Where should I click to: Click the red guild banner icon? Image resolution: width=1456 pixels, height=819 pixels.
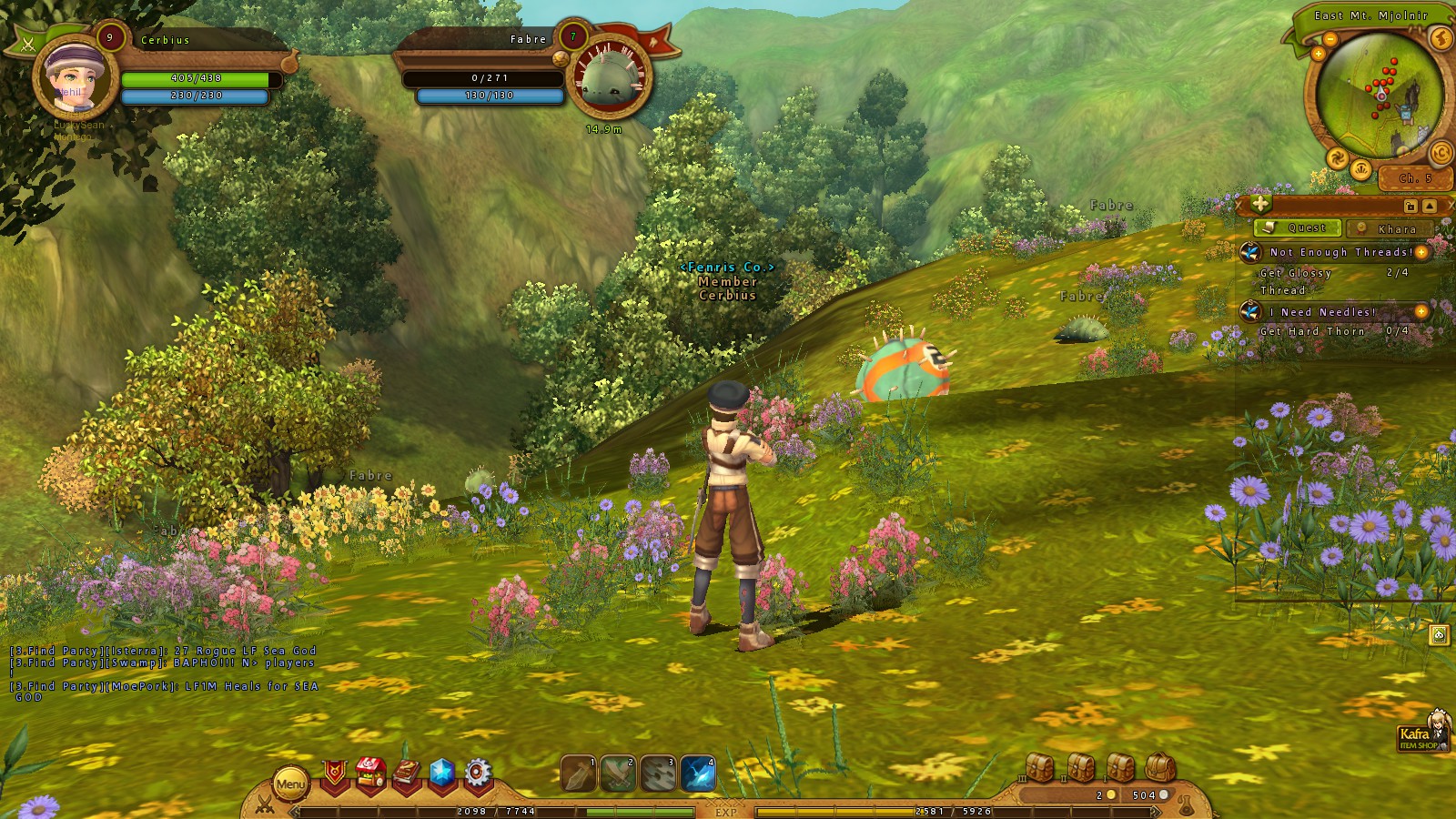tap(335, 772)
